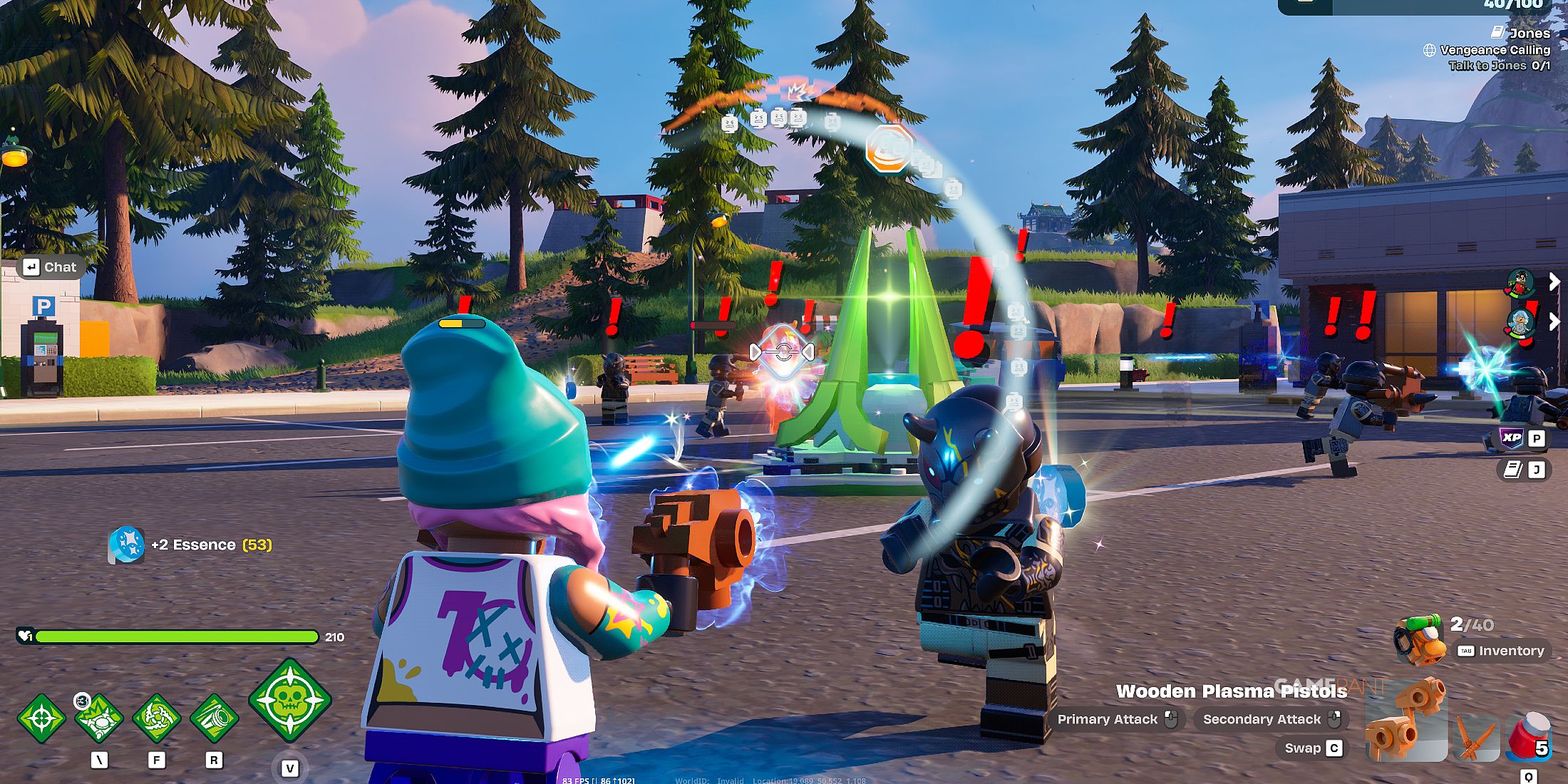Click the green grenade item icon showing 2/40
1568x784 pixels.
tap(1419, 640)
